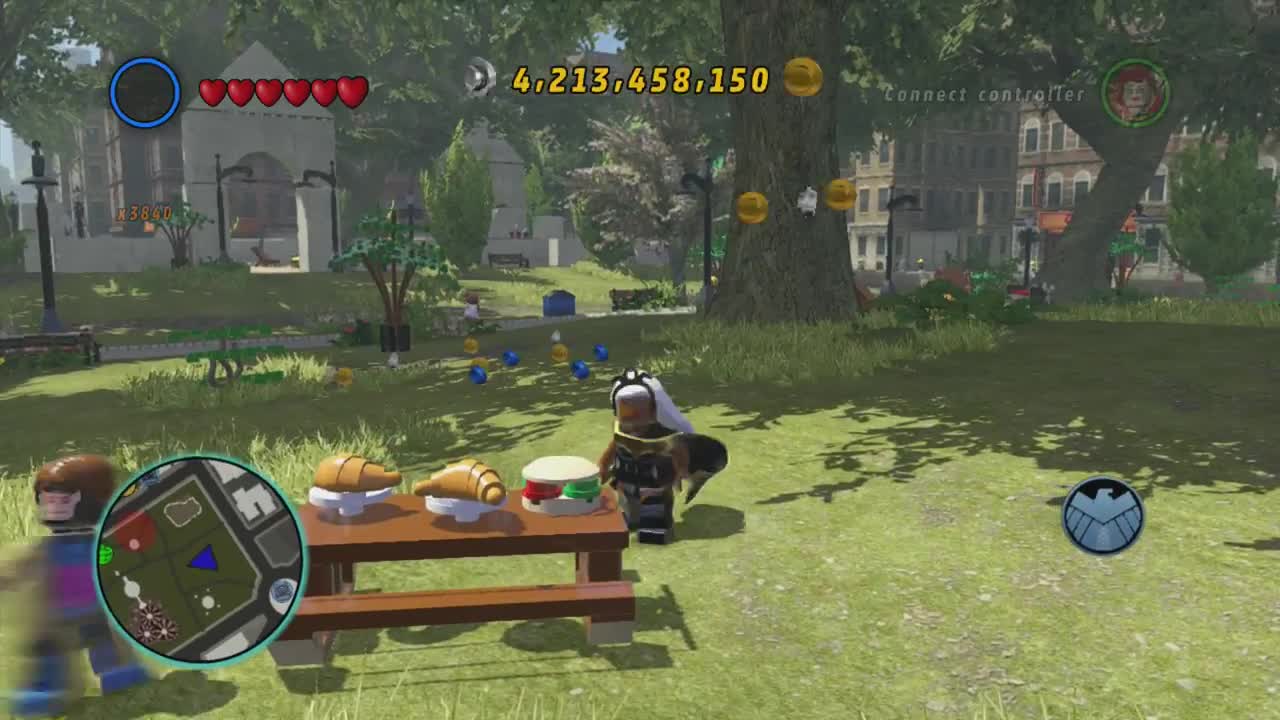The image size is (1280, 720).
Task: Click the blue player arrow on the minimap
Action: point(204,559)
